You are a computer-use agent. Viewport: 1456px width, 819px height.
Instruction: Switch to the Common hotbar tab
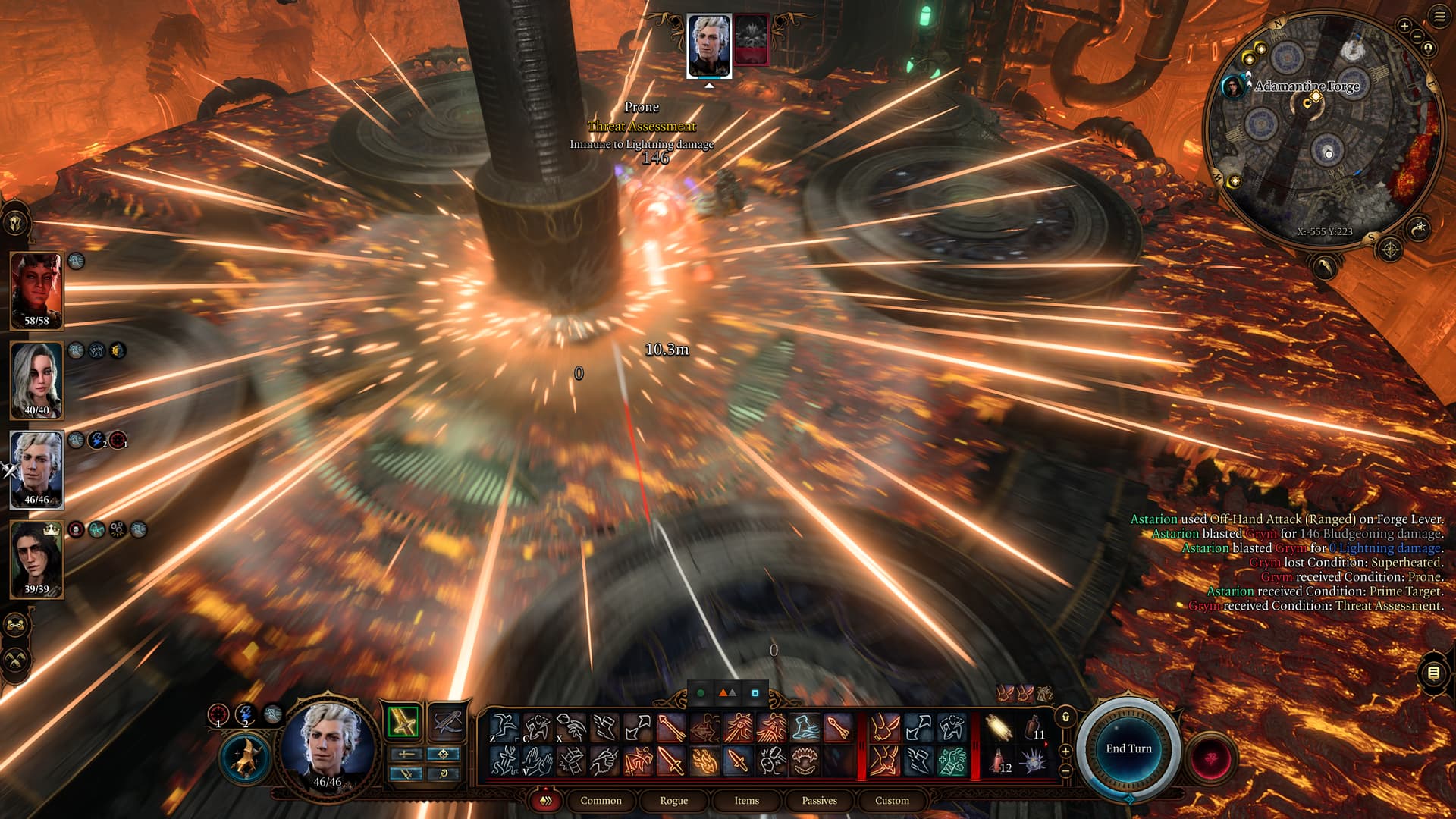[x=601, y=800]
